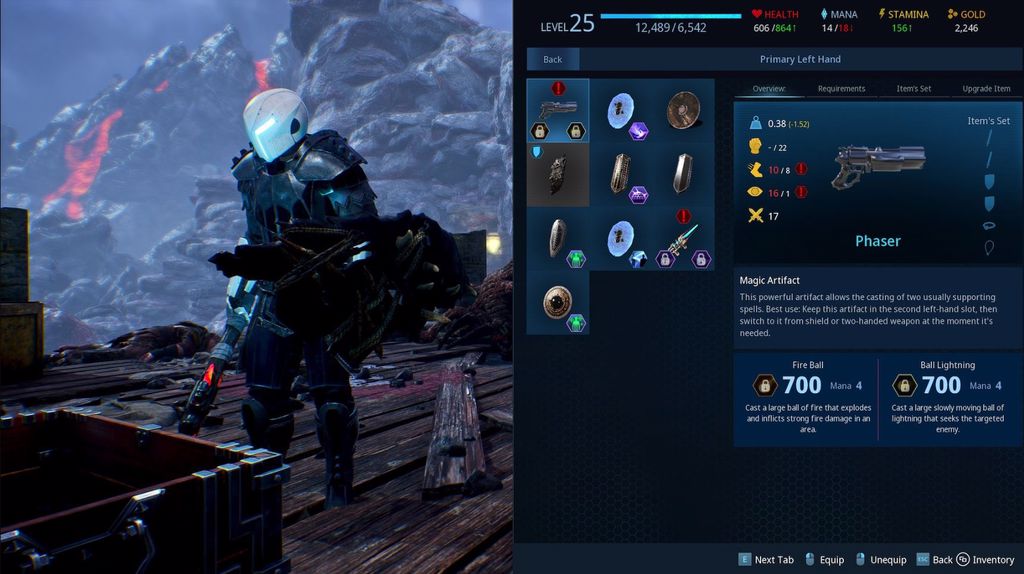Go back using the Back button
Viewport: 1024px width, 574px height.
[553, 60]
